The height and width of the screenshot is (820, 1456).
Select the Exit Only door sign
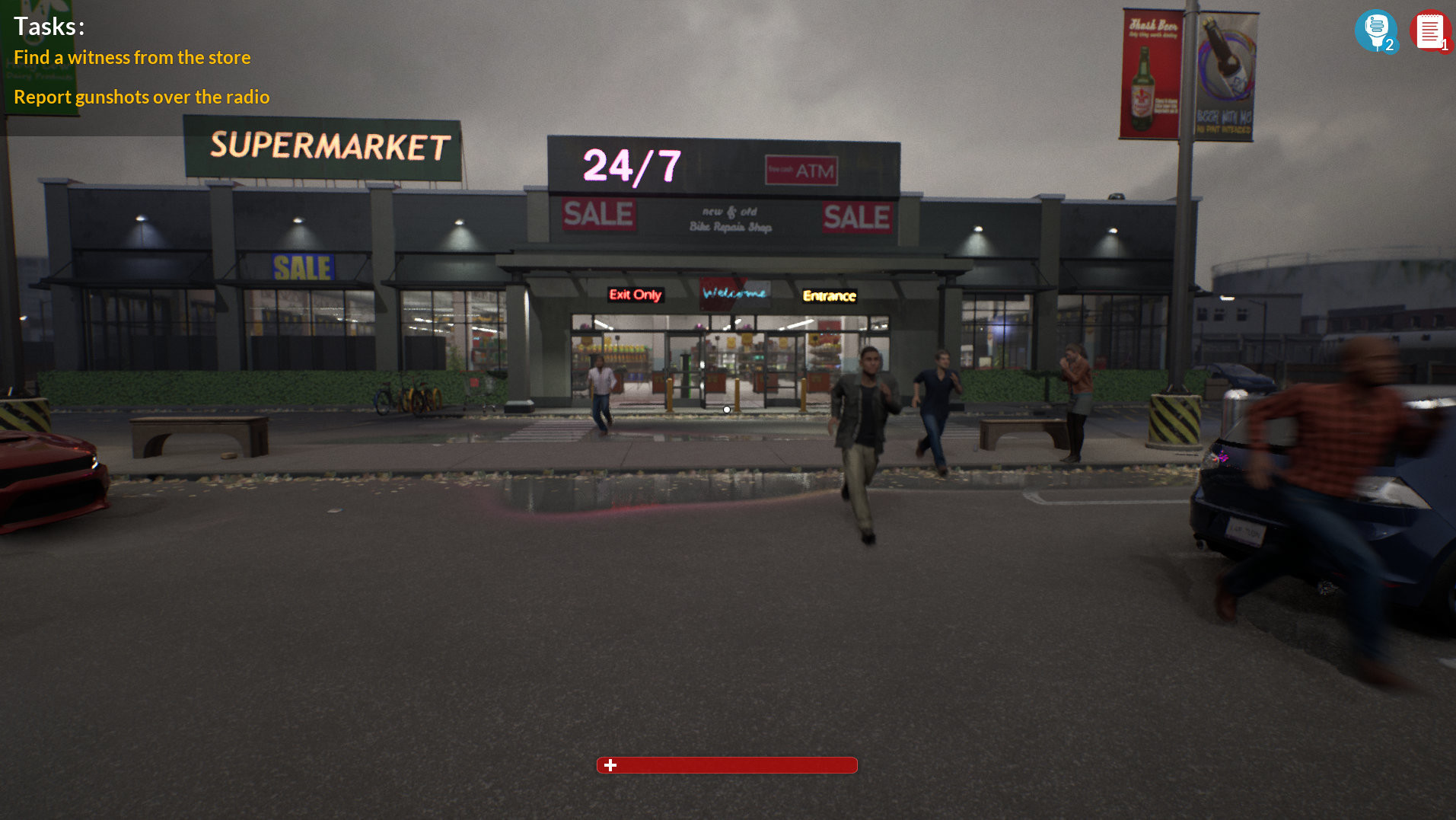pos(635,295)
